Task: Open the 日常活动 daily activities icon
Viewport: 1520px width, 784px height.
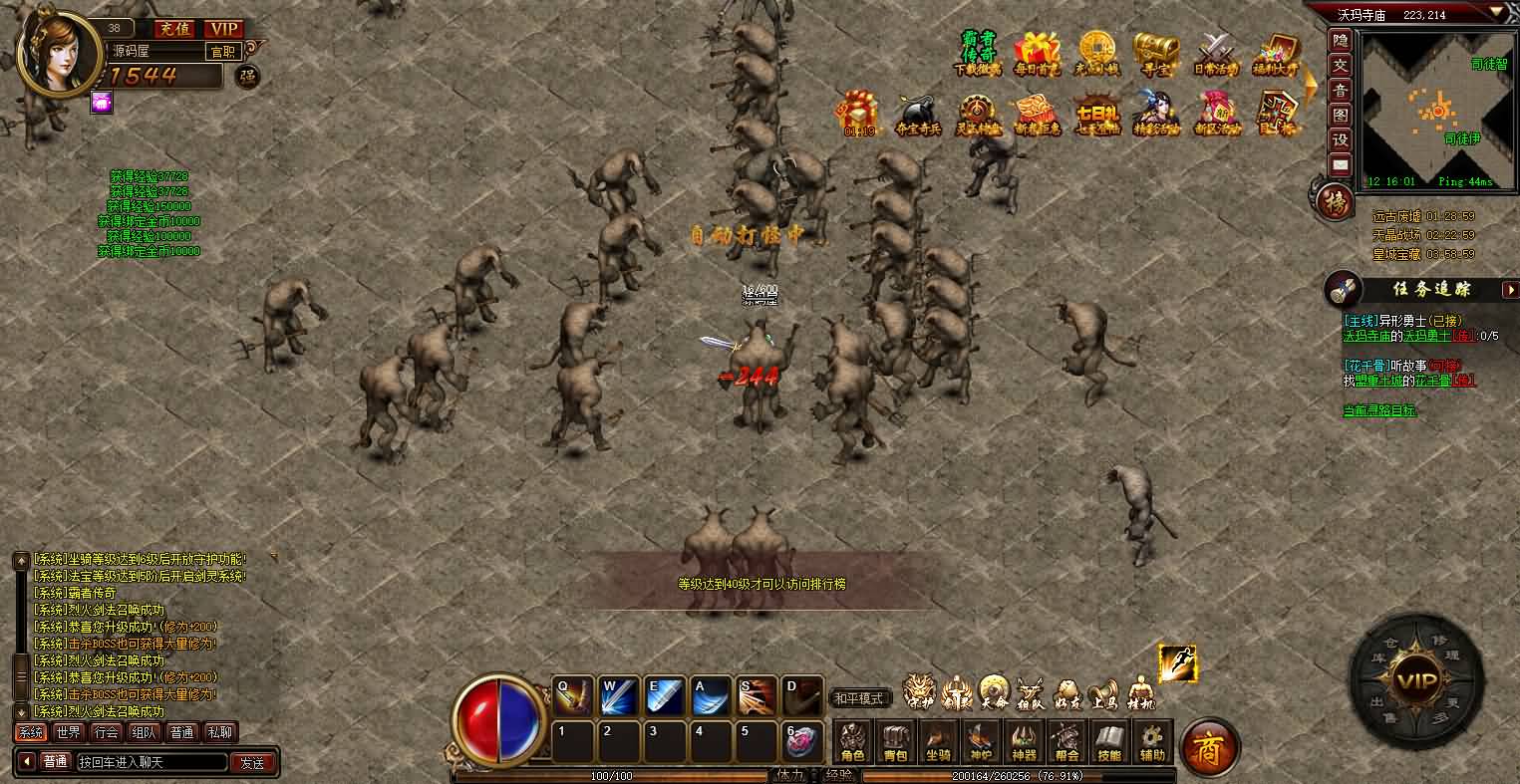Action: 1215,54
